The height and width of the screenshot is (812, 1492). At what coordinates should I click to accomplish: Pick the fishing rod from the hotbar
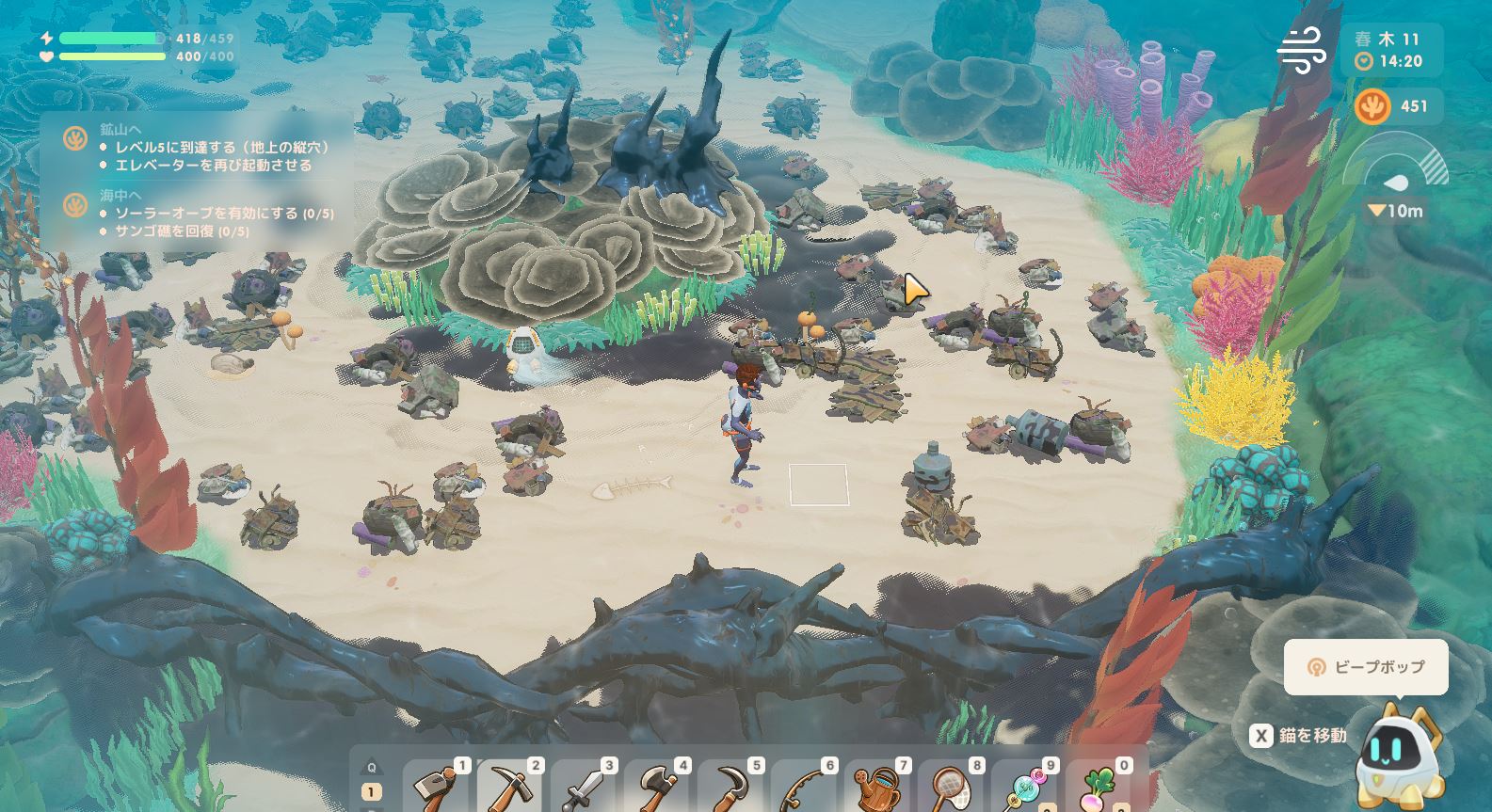coord(806,787)
